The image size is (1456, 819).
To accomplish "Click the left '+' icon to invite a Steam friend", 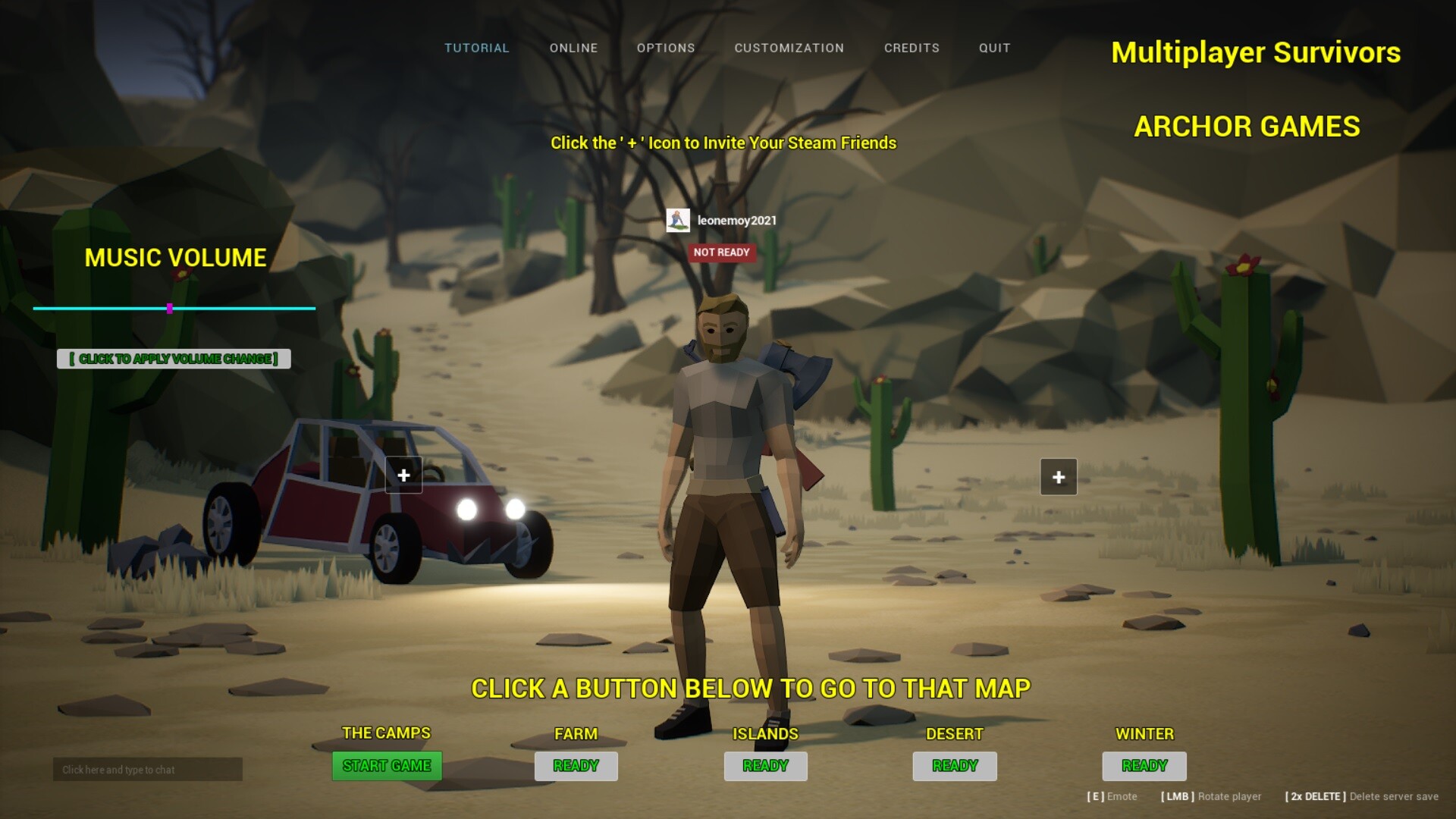I will [403, 476].
